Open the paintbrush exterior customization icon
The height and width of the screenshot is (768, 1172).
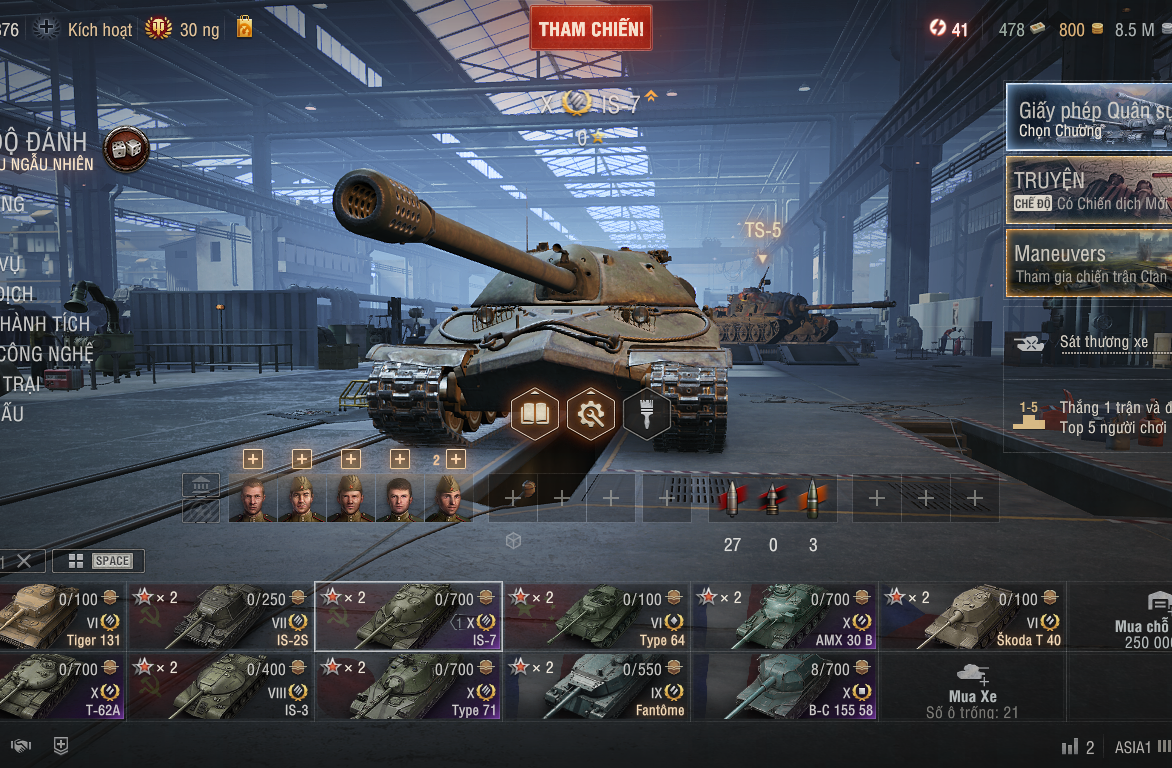(x=647, y=413)
